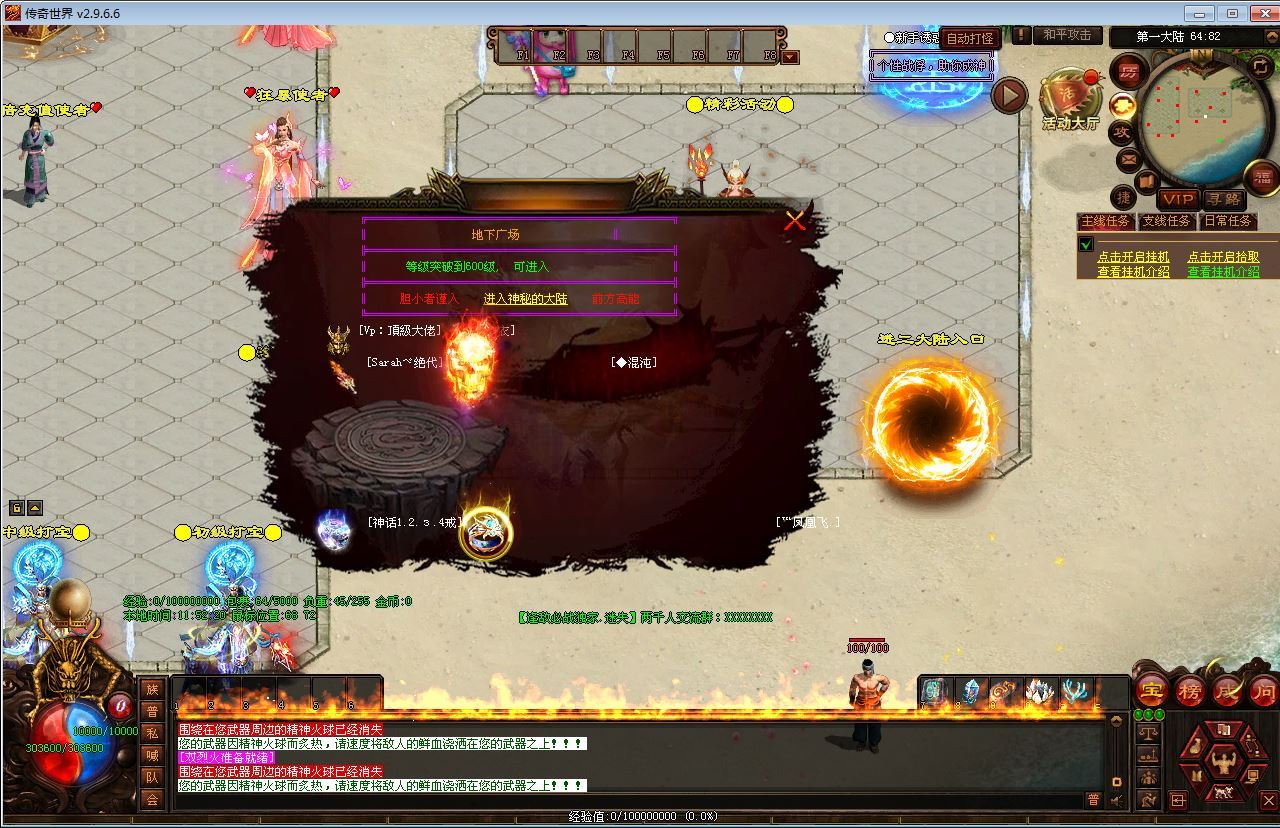Toggle the 自动打怪 auto-fight button

(970, 39)
